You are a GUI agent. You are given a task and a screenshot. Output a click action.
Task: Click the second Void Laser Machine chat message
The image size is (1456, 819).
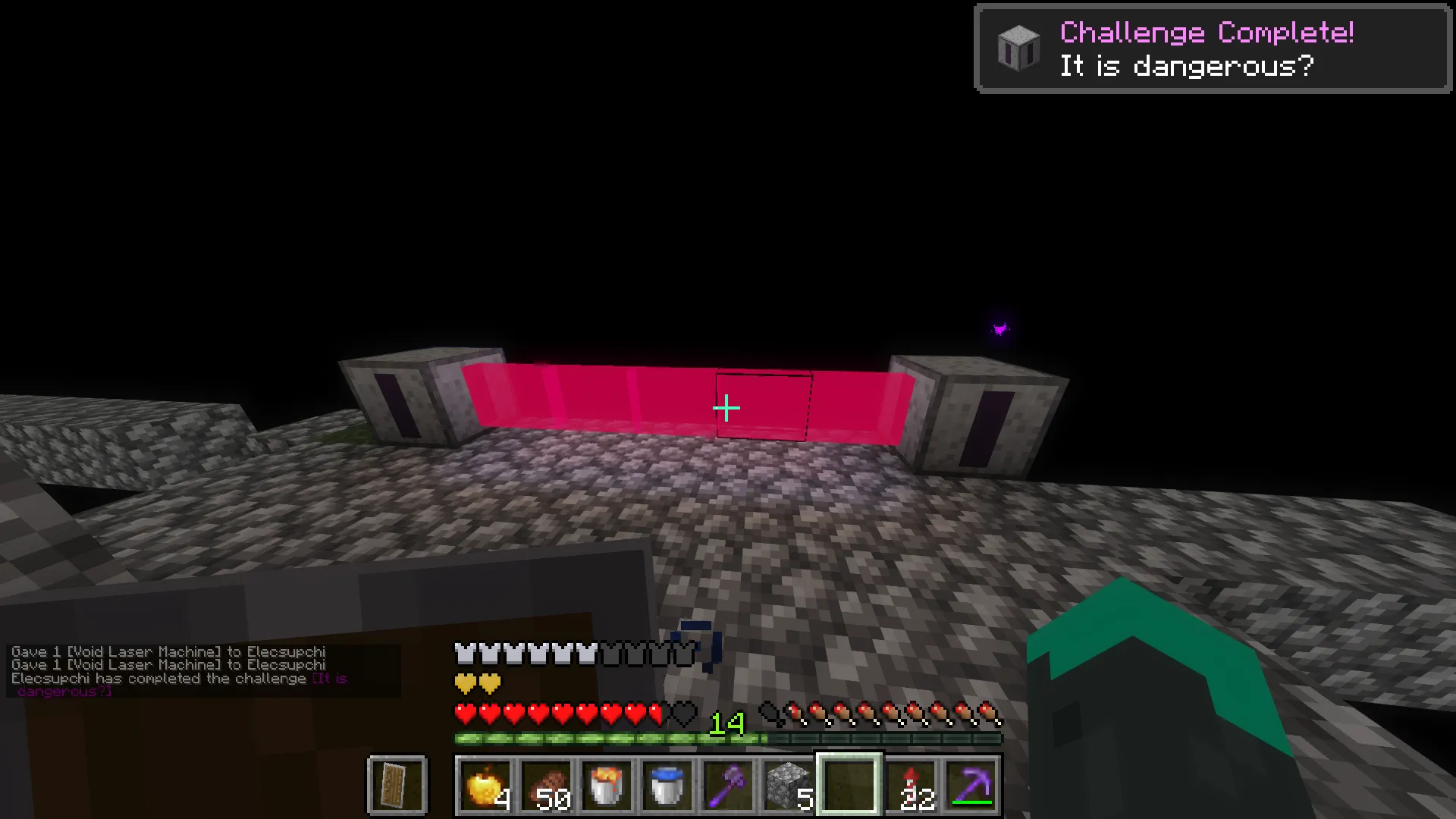click(168, 664)
